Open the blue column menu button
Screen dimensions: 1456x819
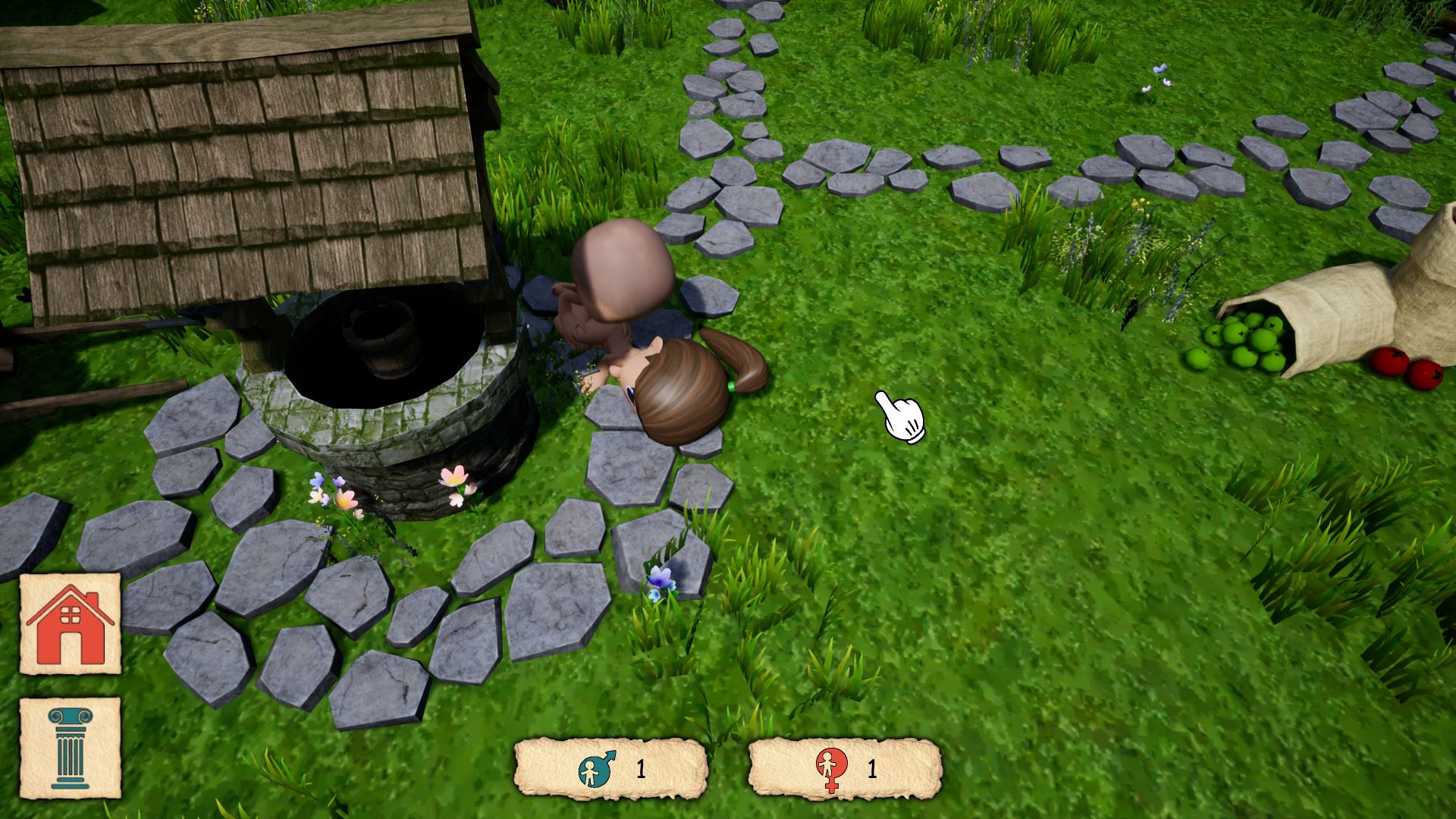point(70,747)
